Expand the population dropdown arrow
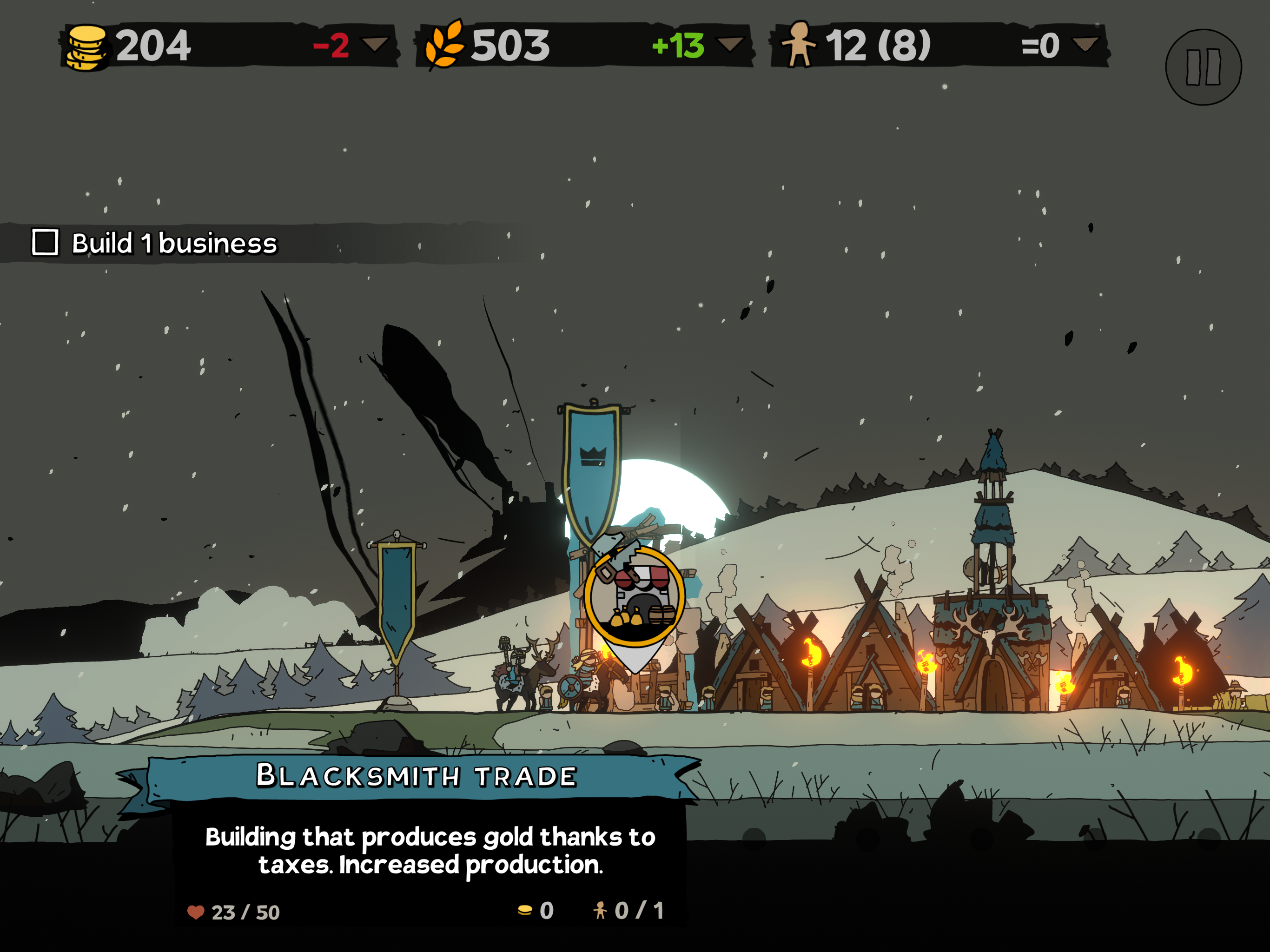 (1085, 44)
